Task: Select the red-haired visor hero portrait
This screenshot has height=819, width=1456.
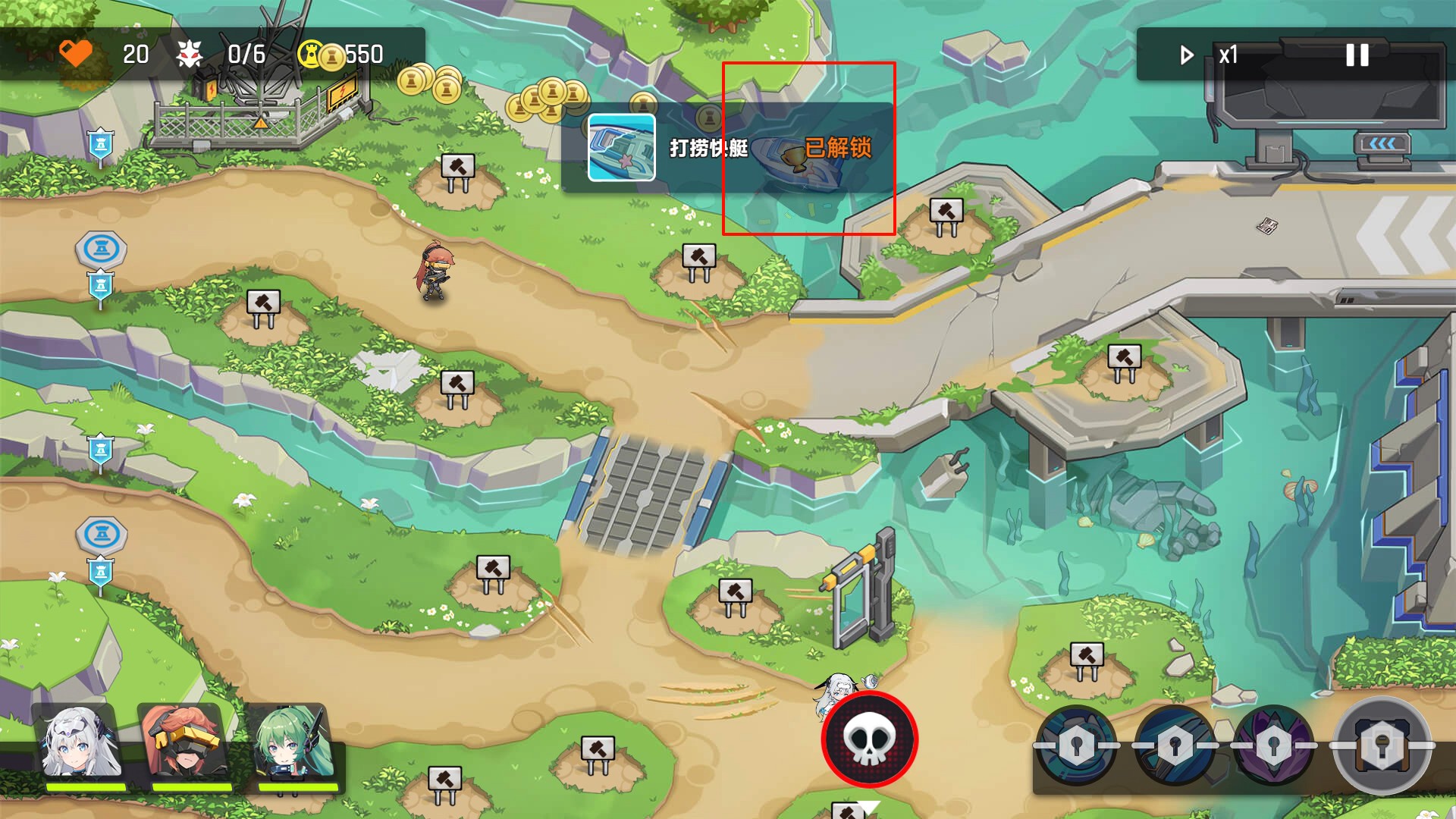Action: pos(184,745)
